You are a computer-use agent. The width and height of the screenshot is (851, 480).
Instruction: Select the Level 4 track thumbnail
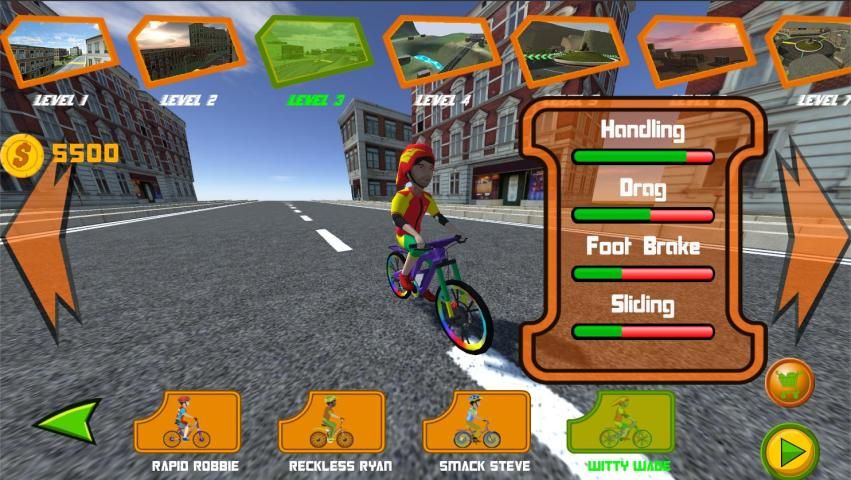click(x=441, y=50)
